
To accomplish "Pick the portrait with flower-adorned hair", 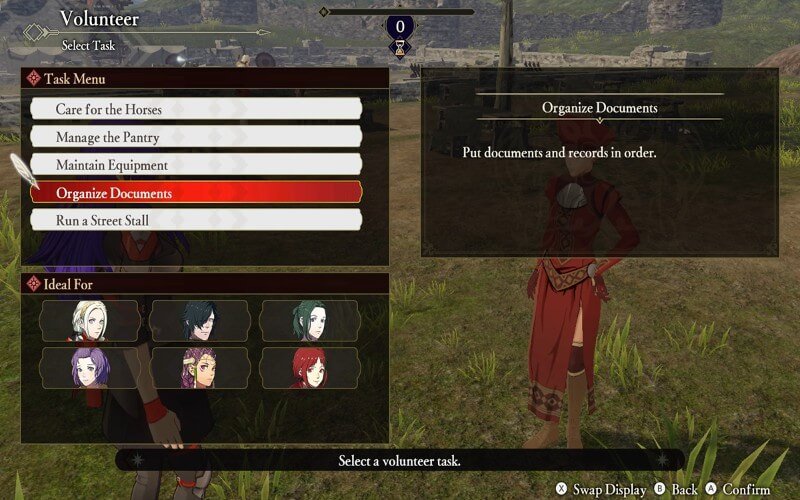I will pos(199,368).
